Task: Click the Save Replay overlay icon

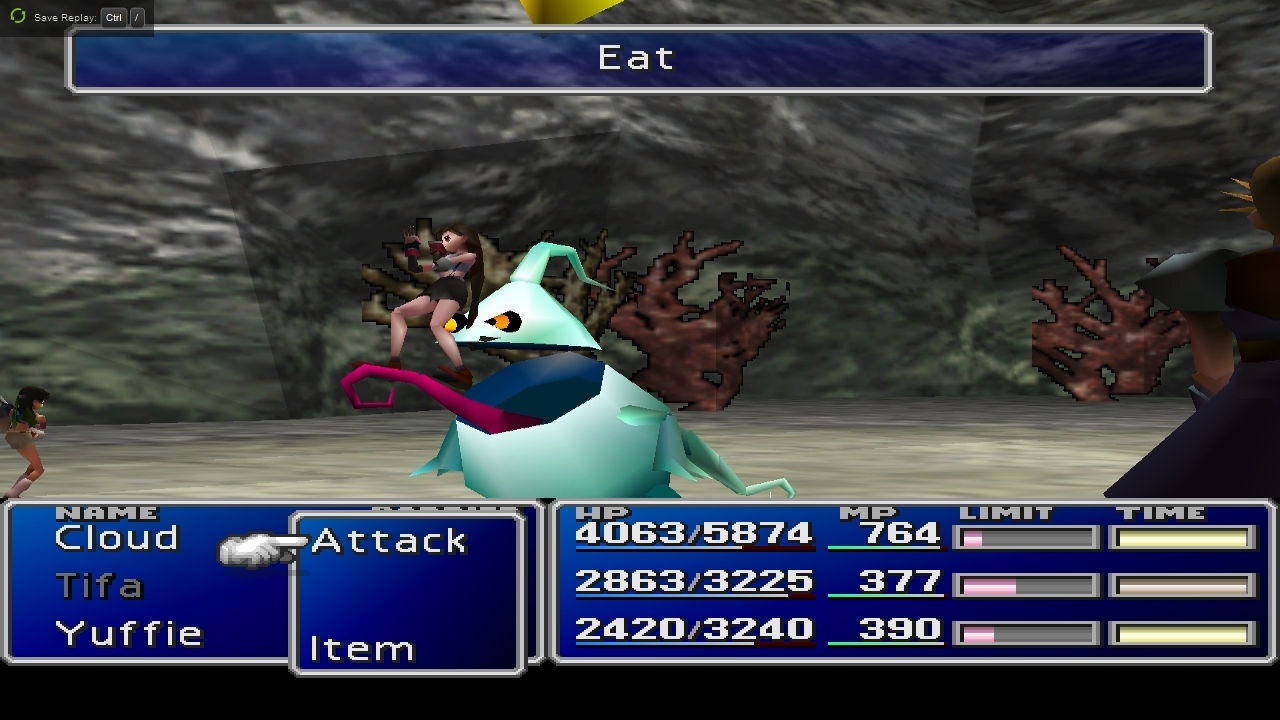Action: pos(17,17)
